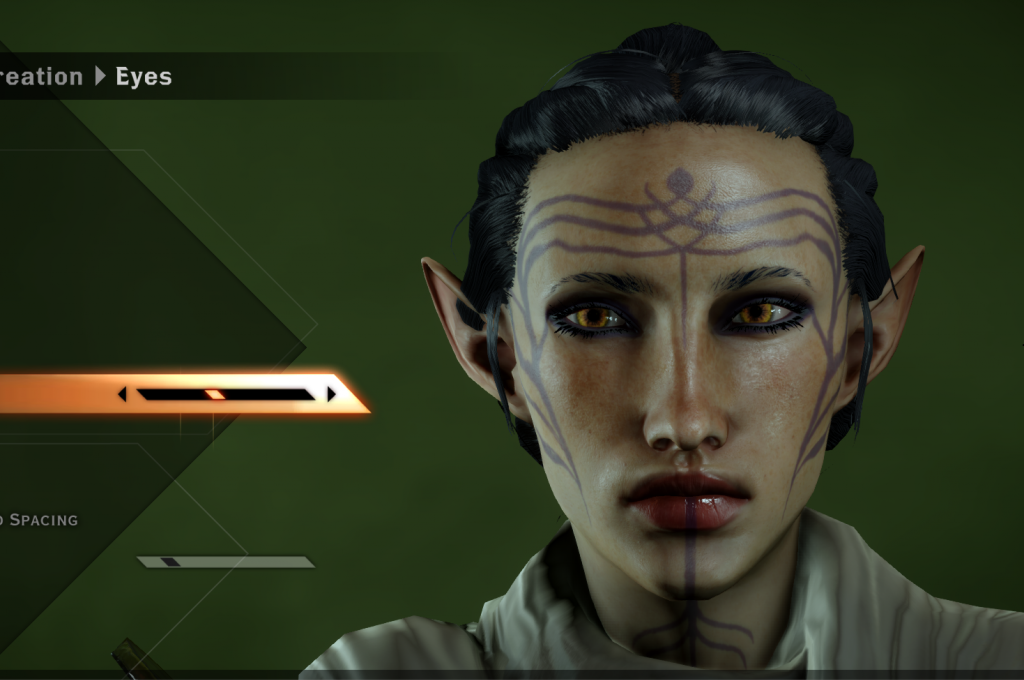Image resolution: width=1024 pixels, height=680 pixels.
Task: Click the grey Spacing slider bar
Action: point(226,562)
